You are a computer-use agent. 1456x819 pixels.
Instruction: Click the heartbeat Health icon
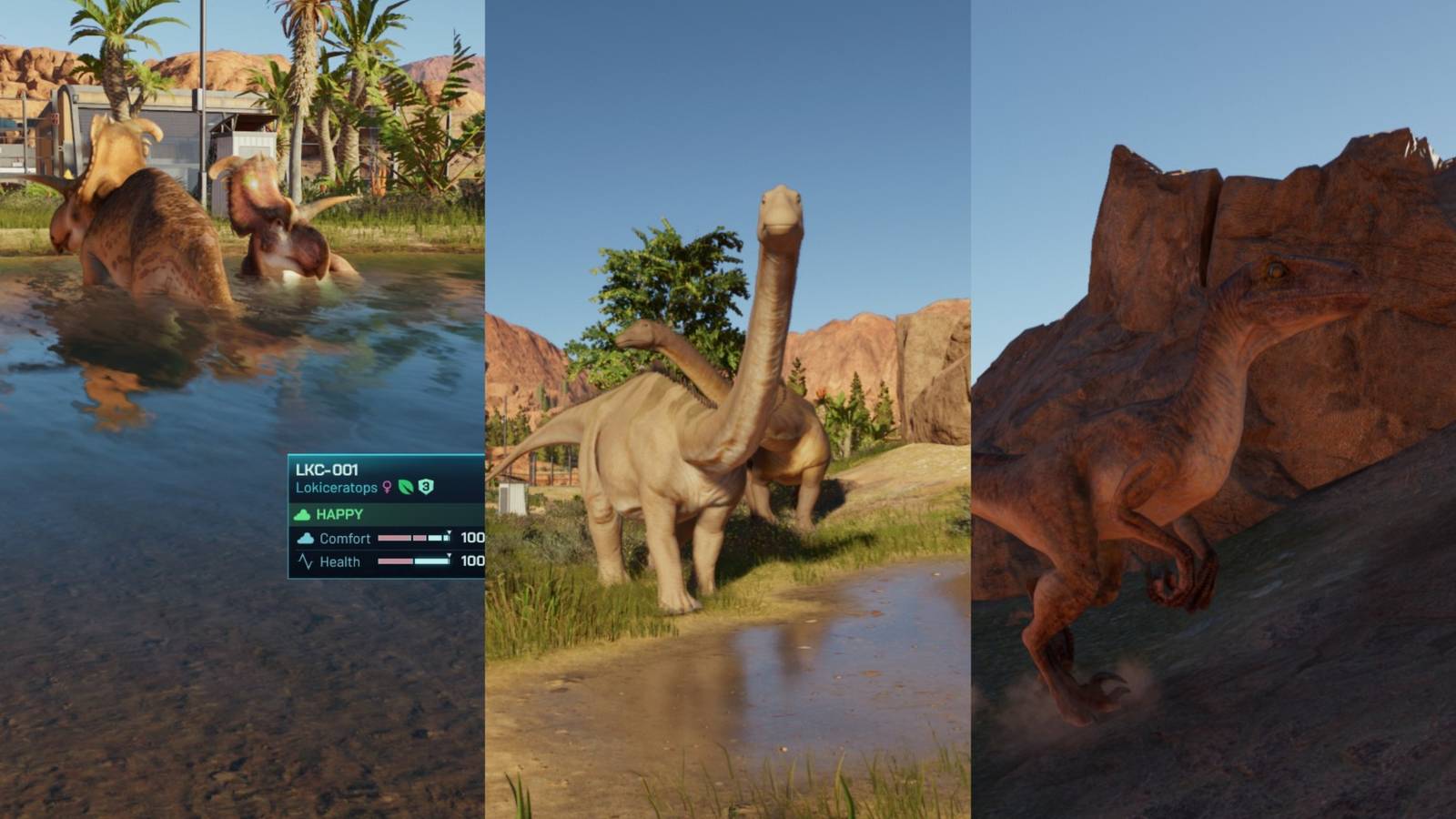click(307, 561)
